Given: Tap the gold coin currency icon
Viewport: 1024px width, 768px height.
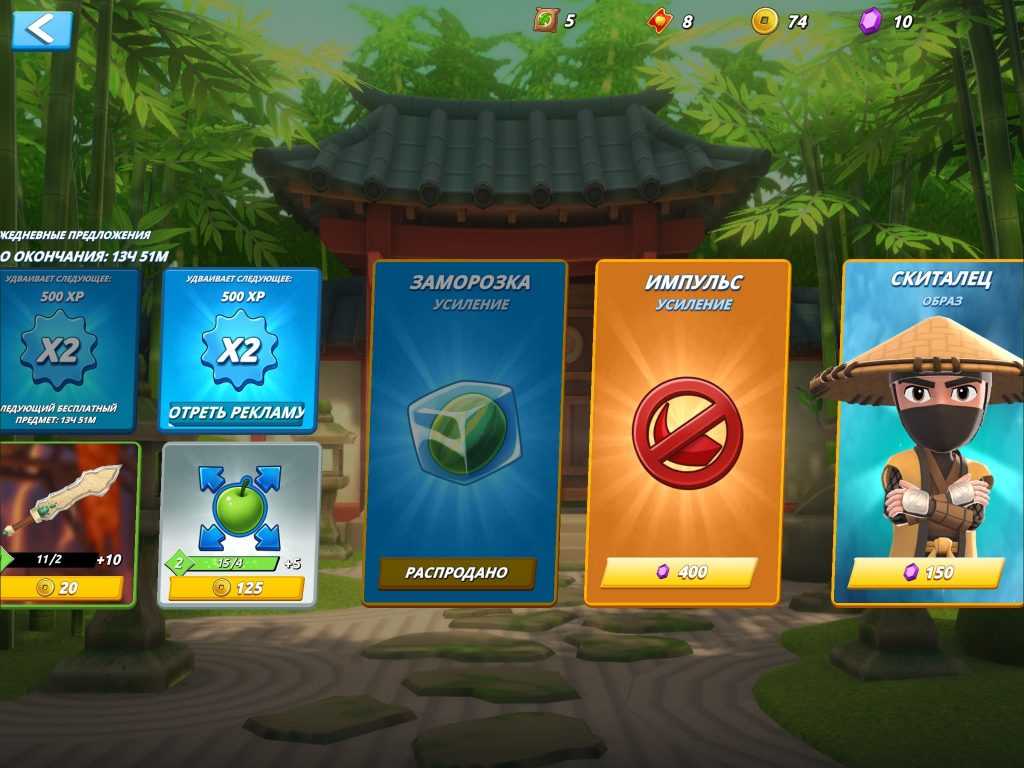Looking at the screenshot, I should (x=764, y=21).
